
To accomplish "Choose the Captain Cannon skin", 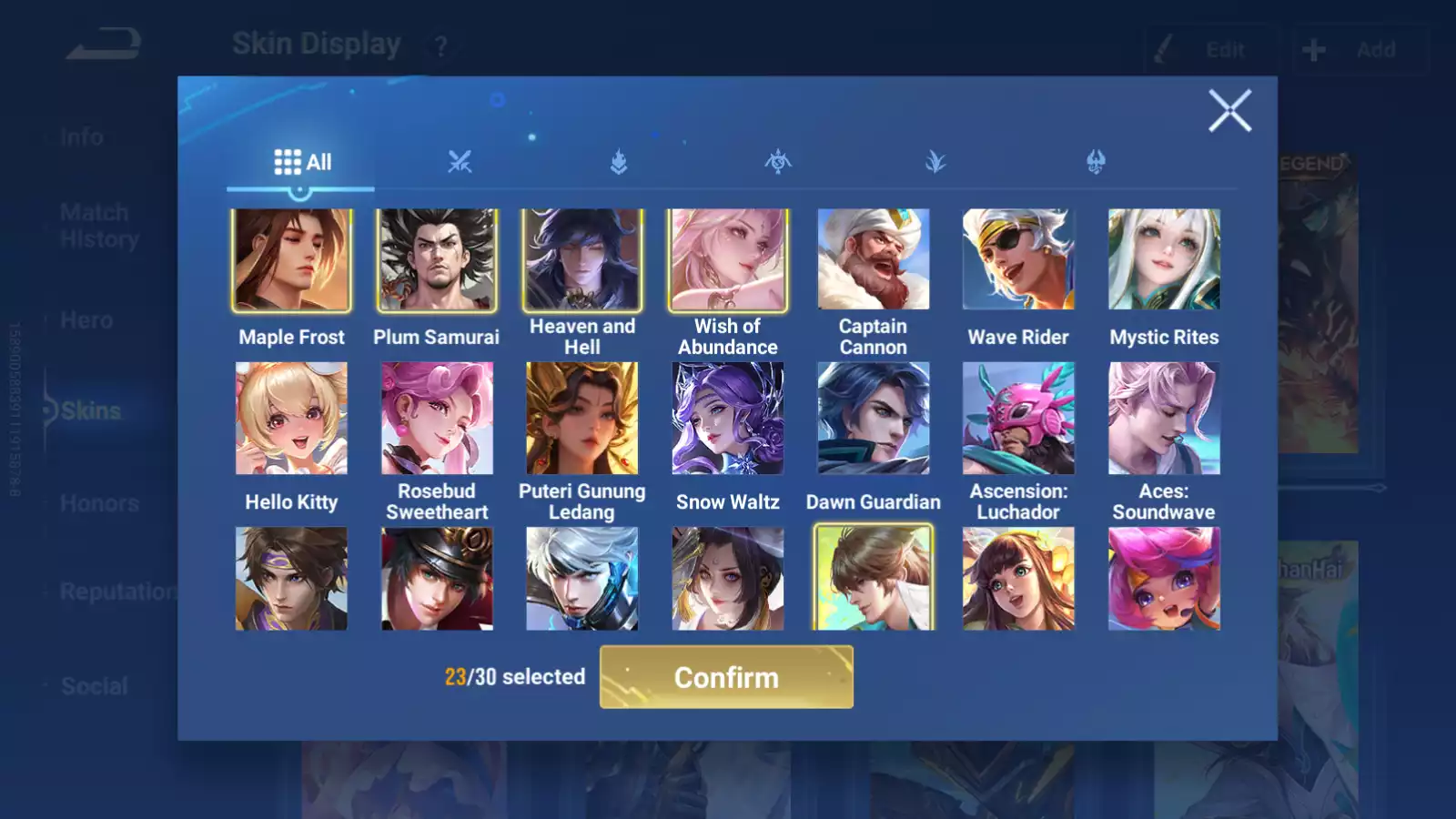I will click(874, 260).
